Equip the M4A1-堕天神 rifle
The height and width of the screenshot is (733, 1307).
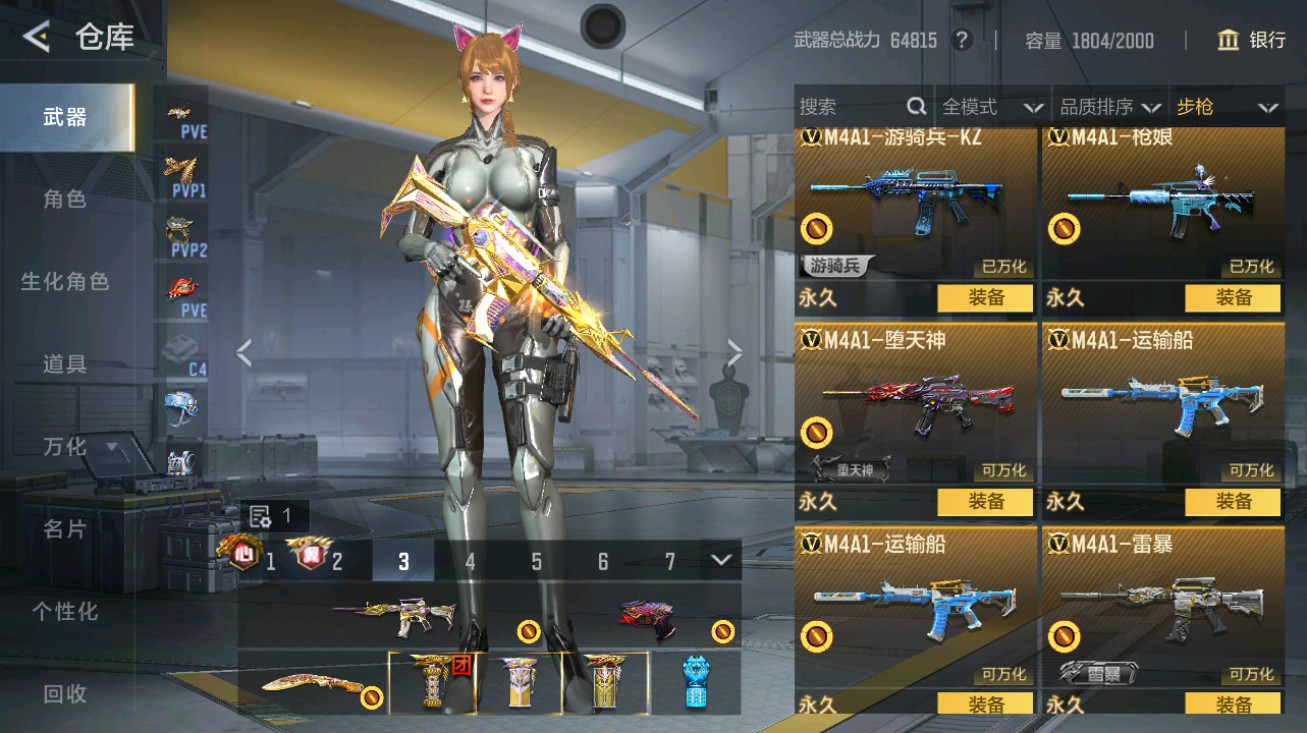985,502
